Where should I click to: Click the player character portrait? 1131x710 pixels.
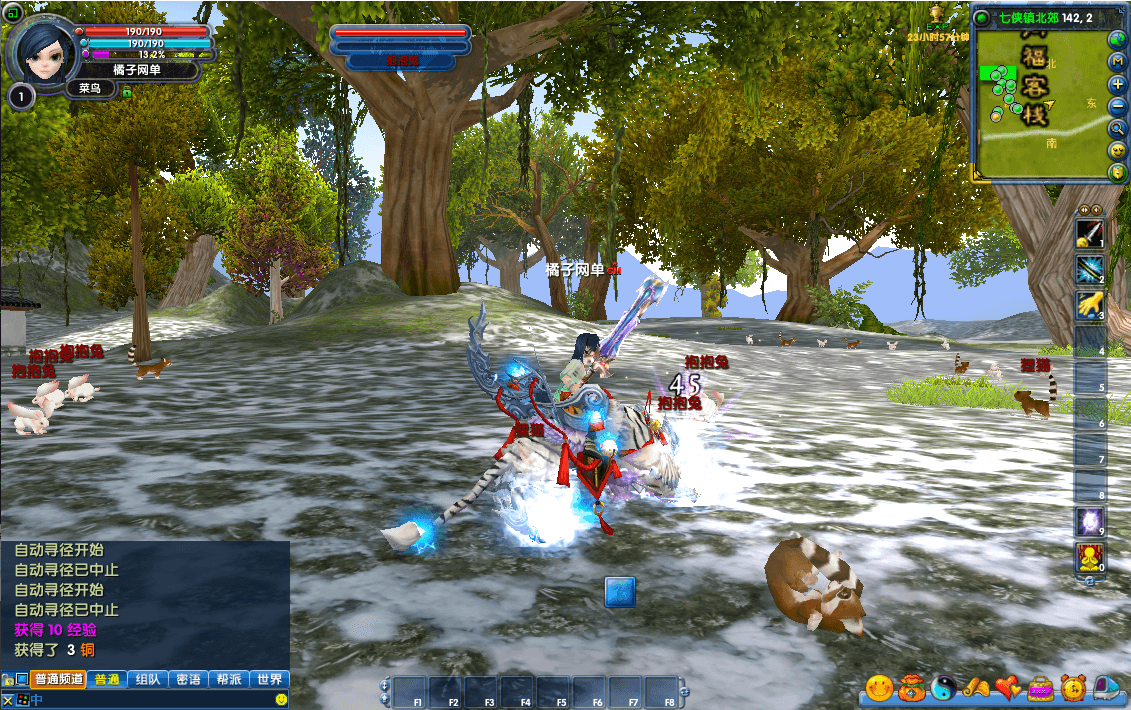pos(43,48)
